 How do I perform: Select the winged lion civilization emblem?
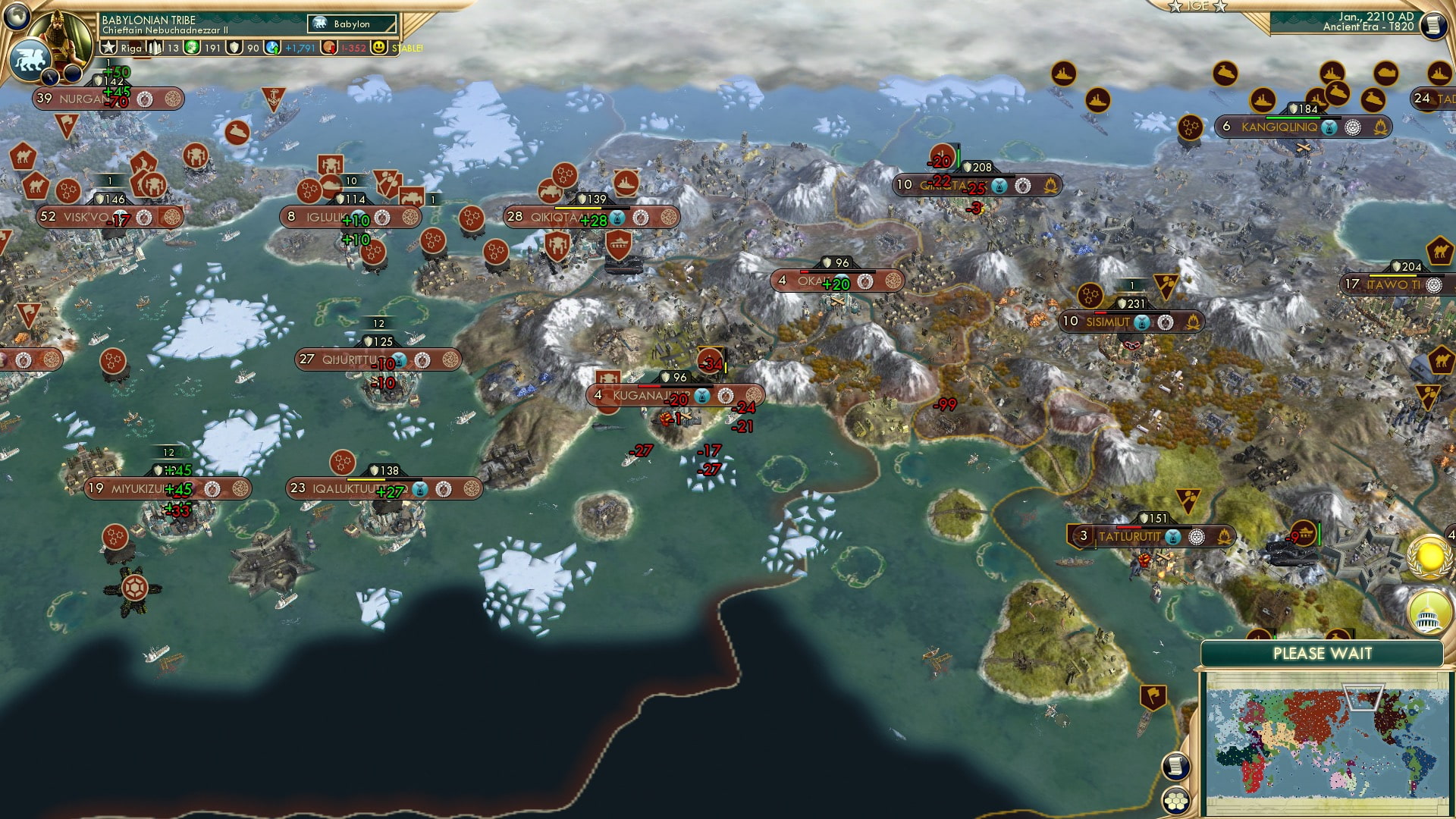point(30,59)
